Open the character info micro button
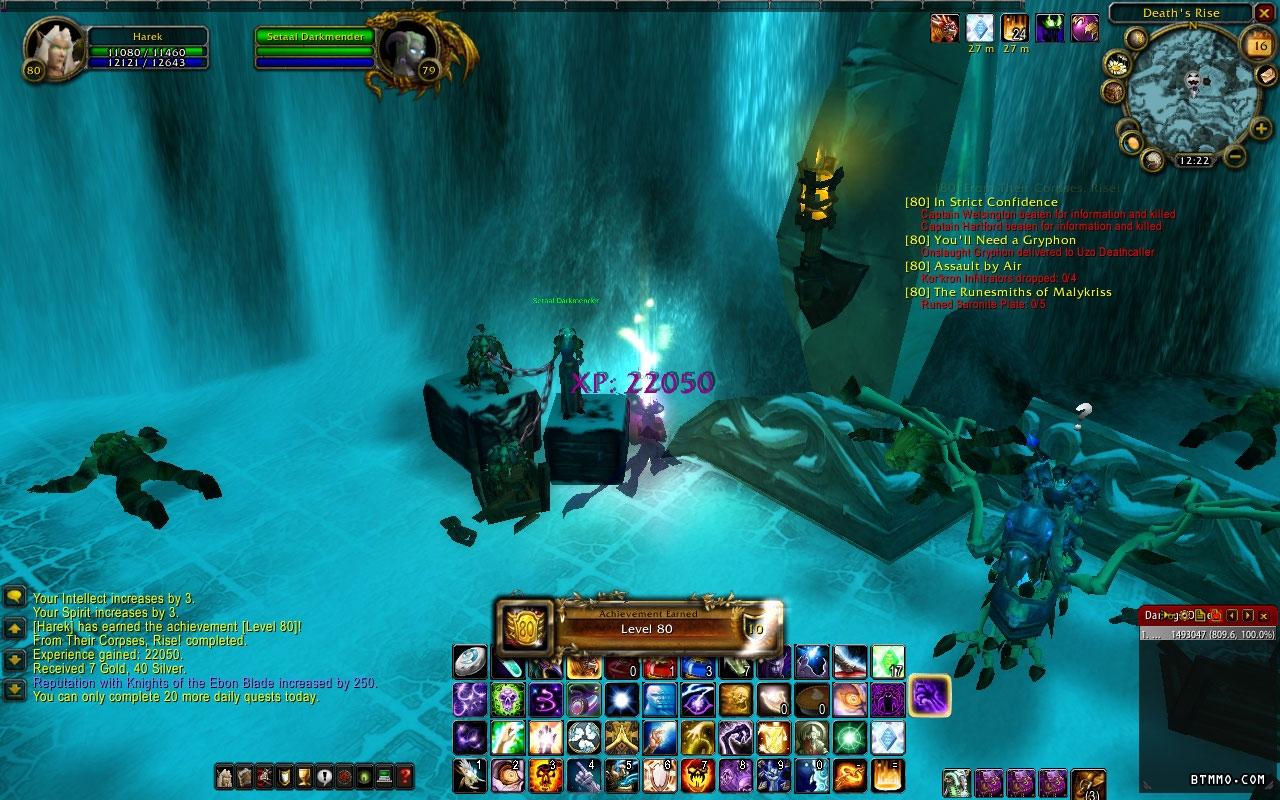1280x800 pixels. 225,776
